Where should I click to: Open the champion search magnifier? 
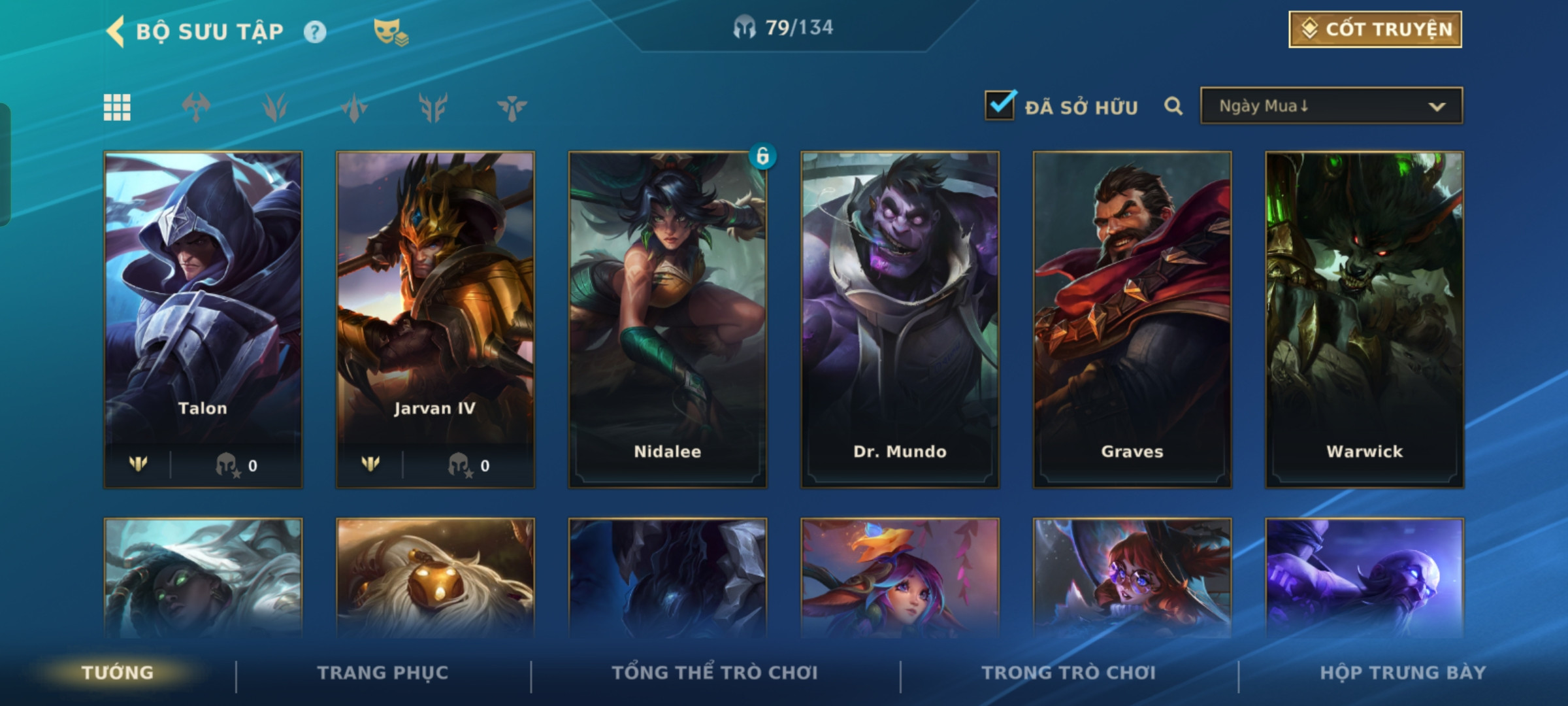(1173, 106)
